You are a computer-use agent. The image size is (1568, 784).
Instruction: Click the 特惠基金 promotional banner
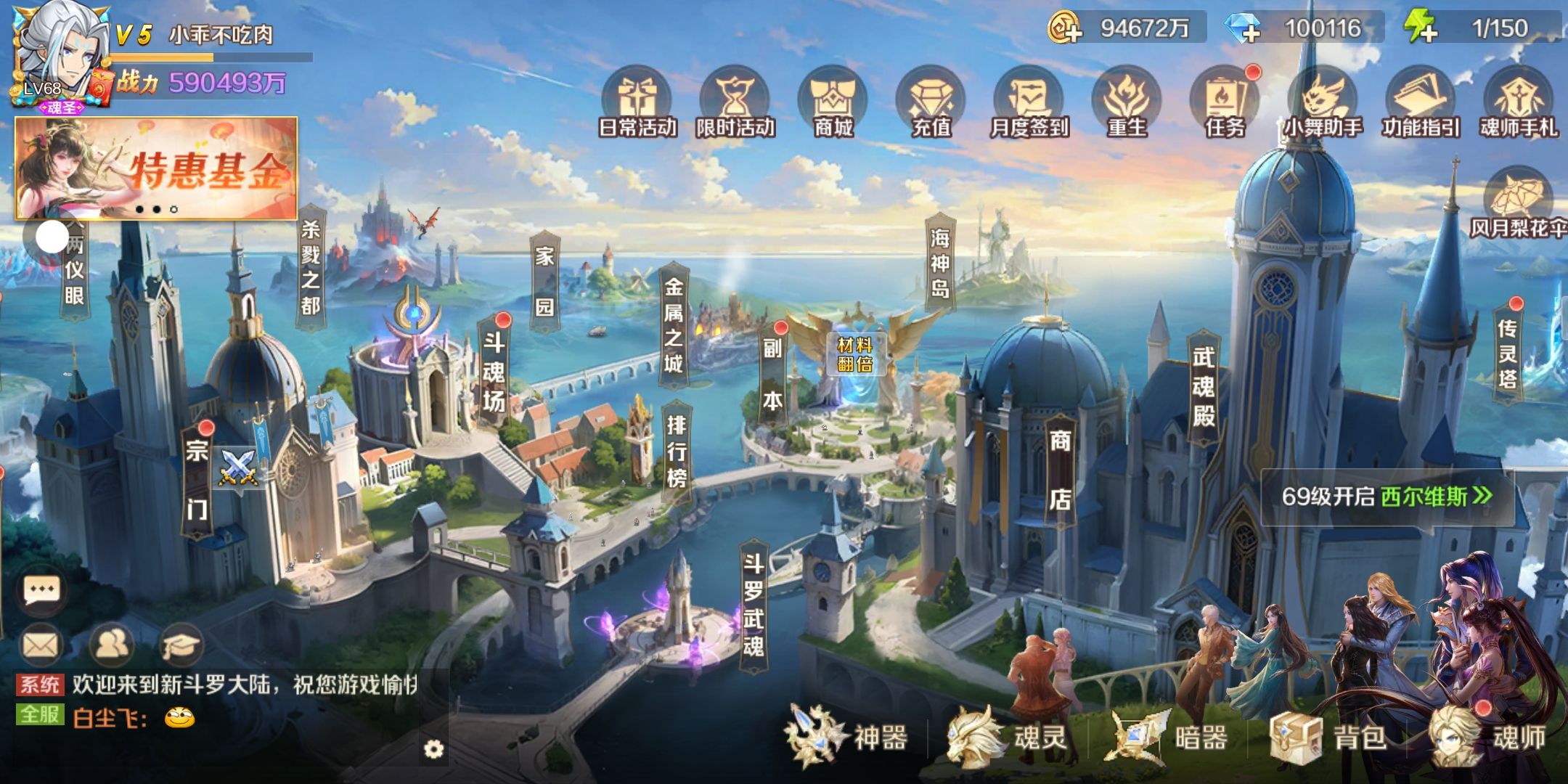click(x=156, y=168)
